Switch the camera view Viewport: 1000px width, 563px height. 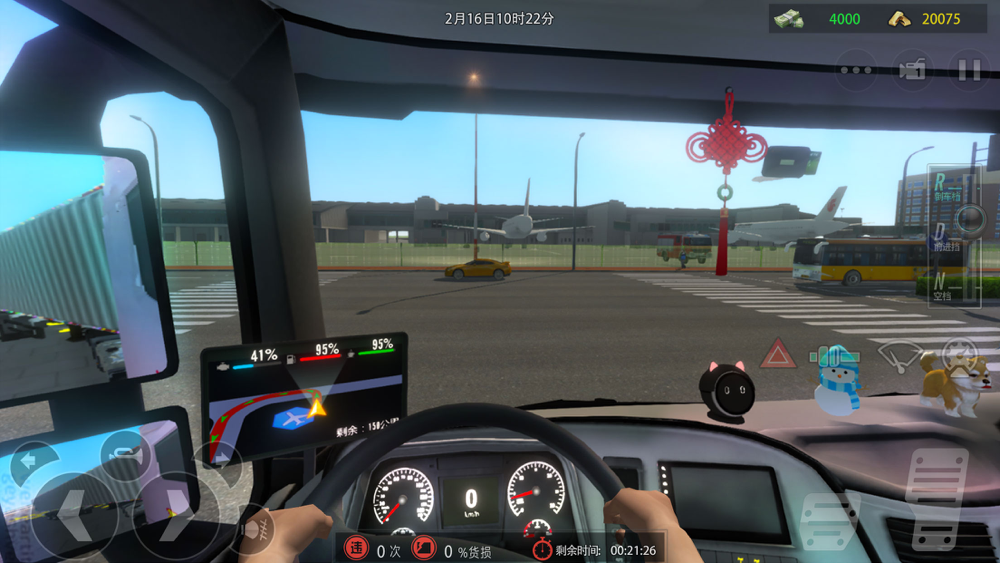coord(912,70)
